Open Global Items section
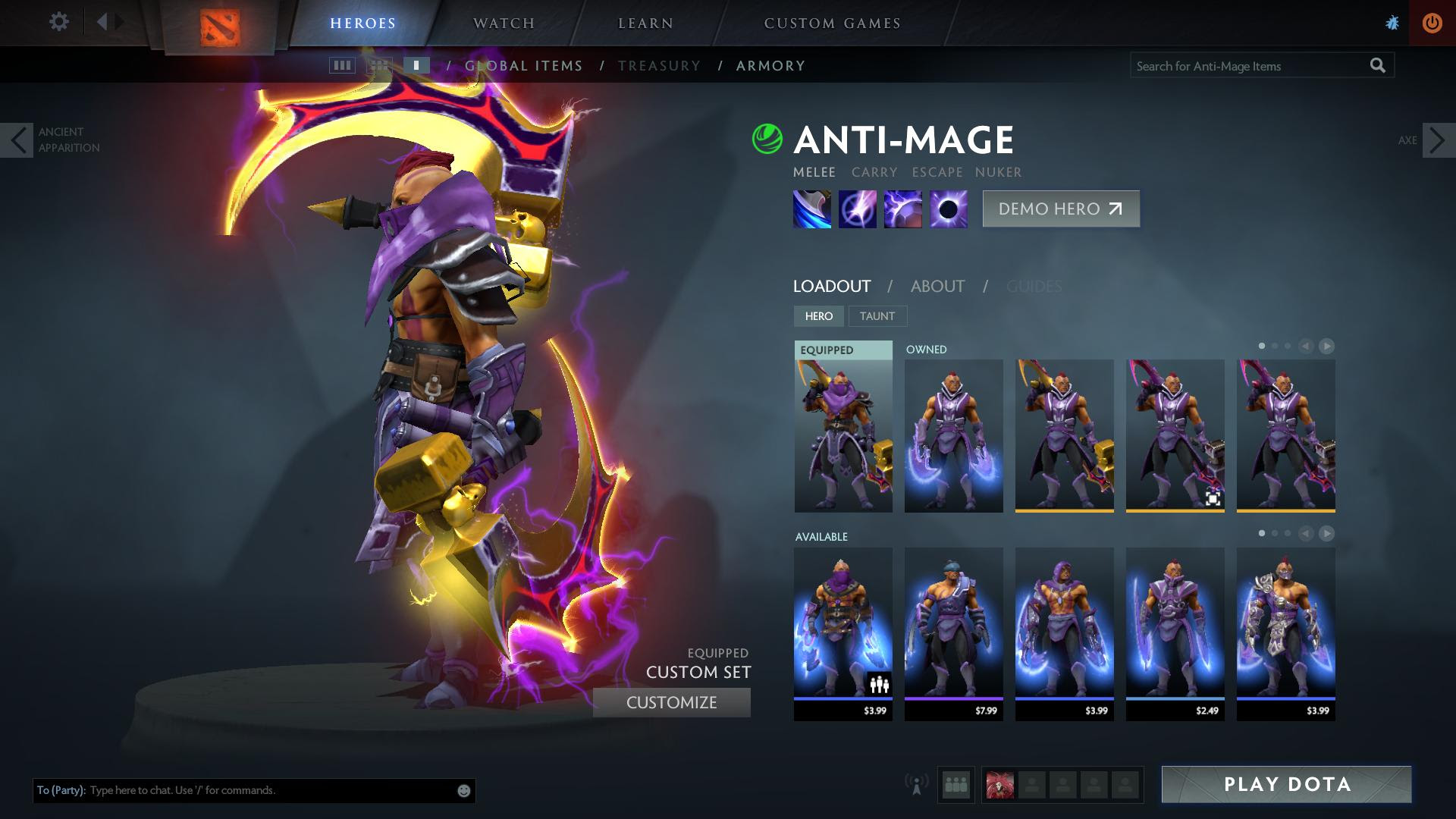The height and width of the screenshot is (819, 1456). (524, 66)
